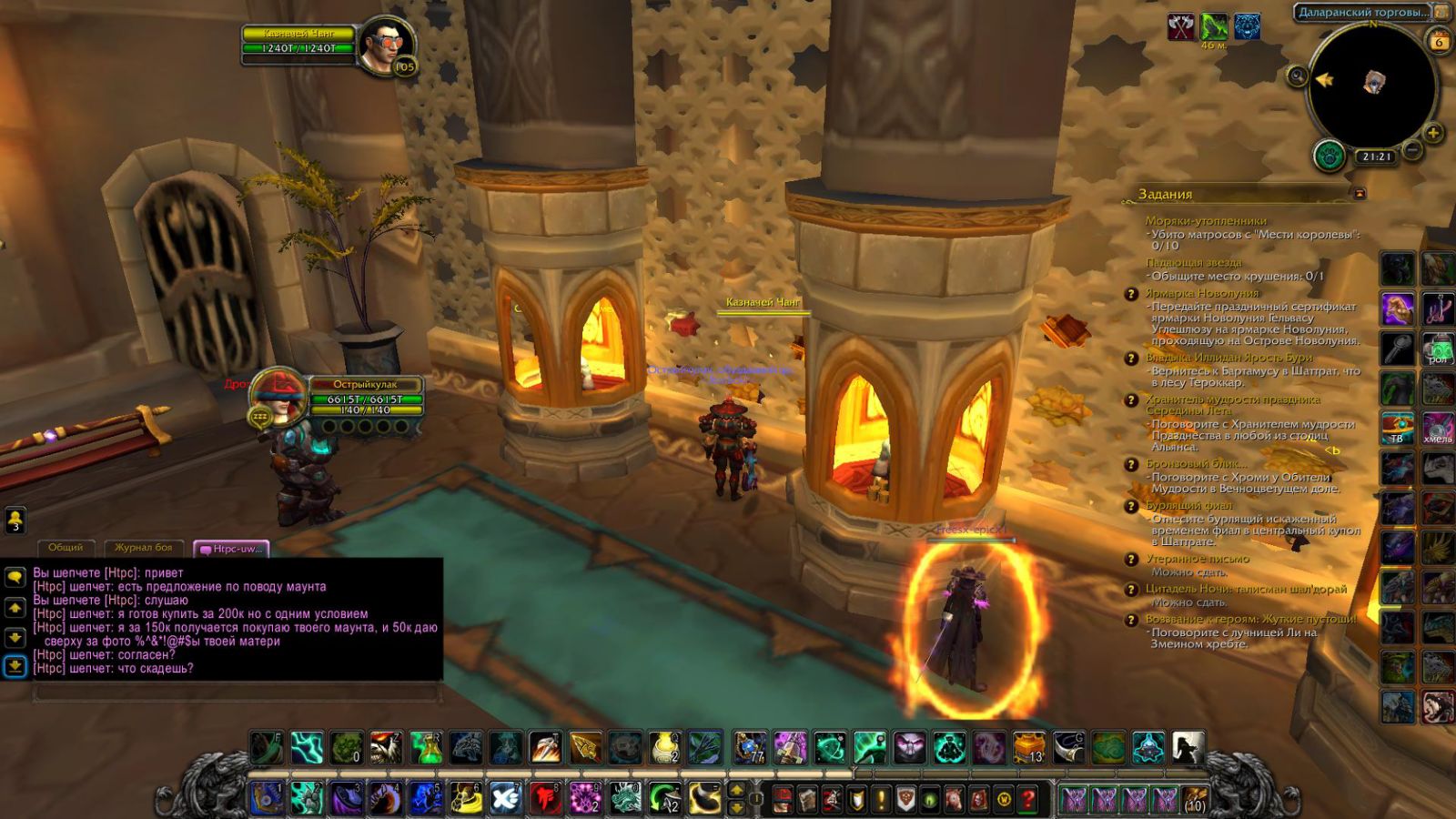Open the chat menu speech bubble button
Viewport: 1456px width, 819px height.
(x=15, y=577)
